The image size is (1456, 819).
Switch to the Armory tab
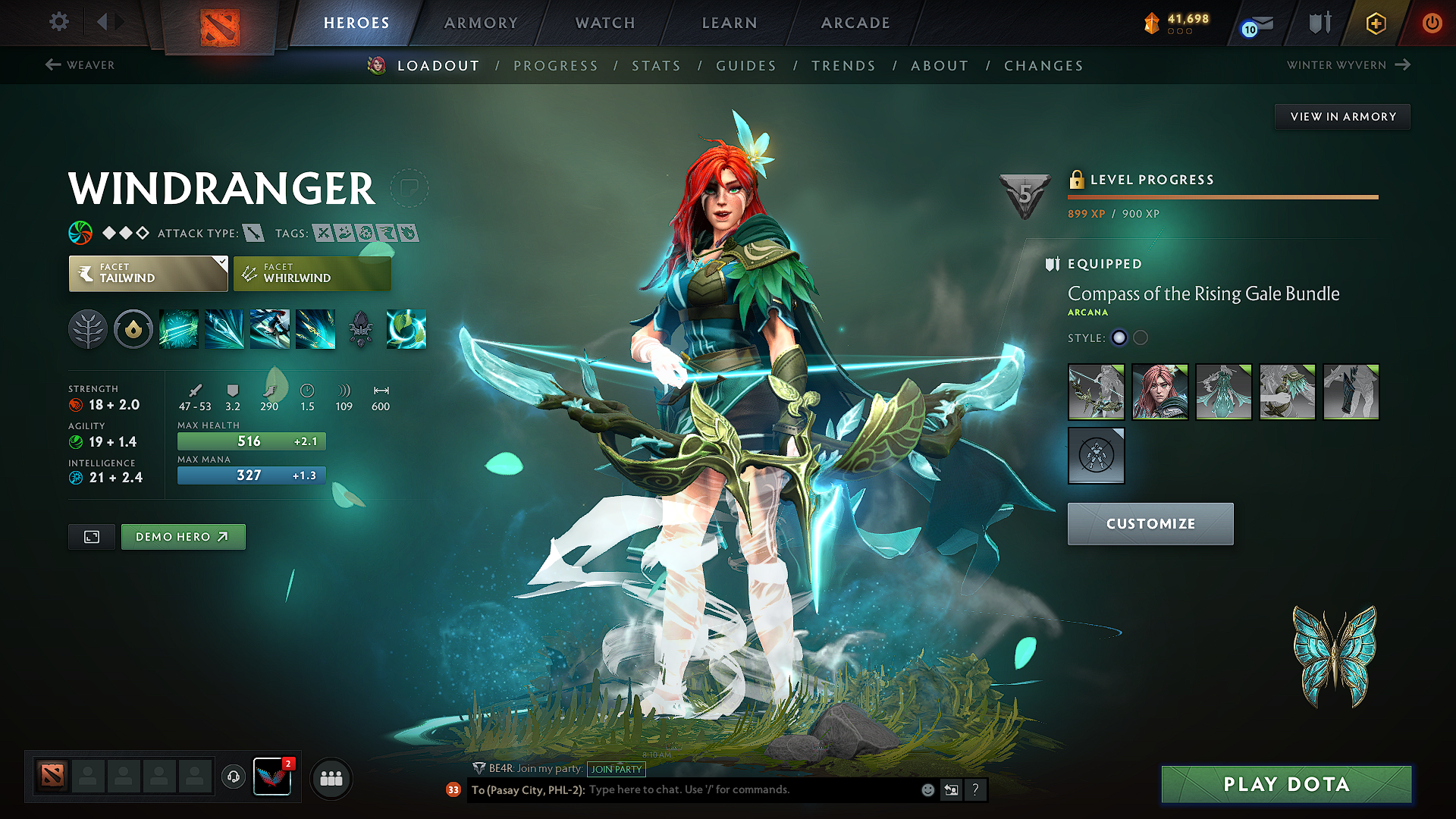point(481,23)
